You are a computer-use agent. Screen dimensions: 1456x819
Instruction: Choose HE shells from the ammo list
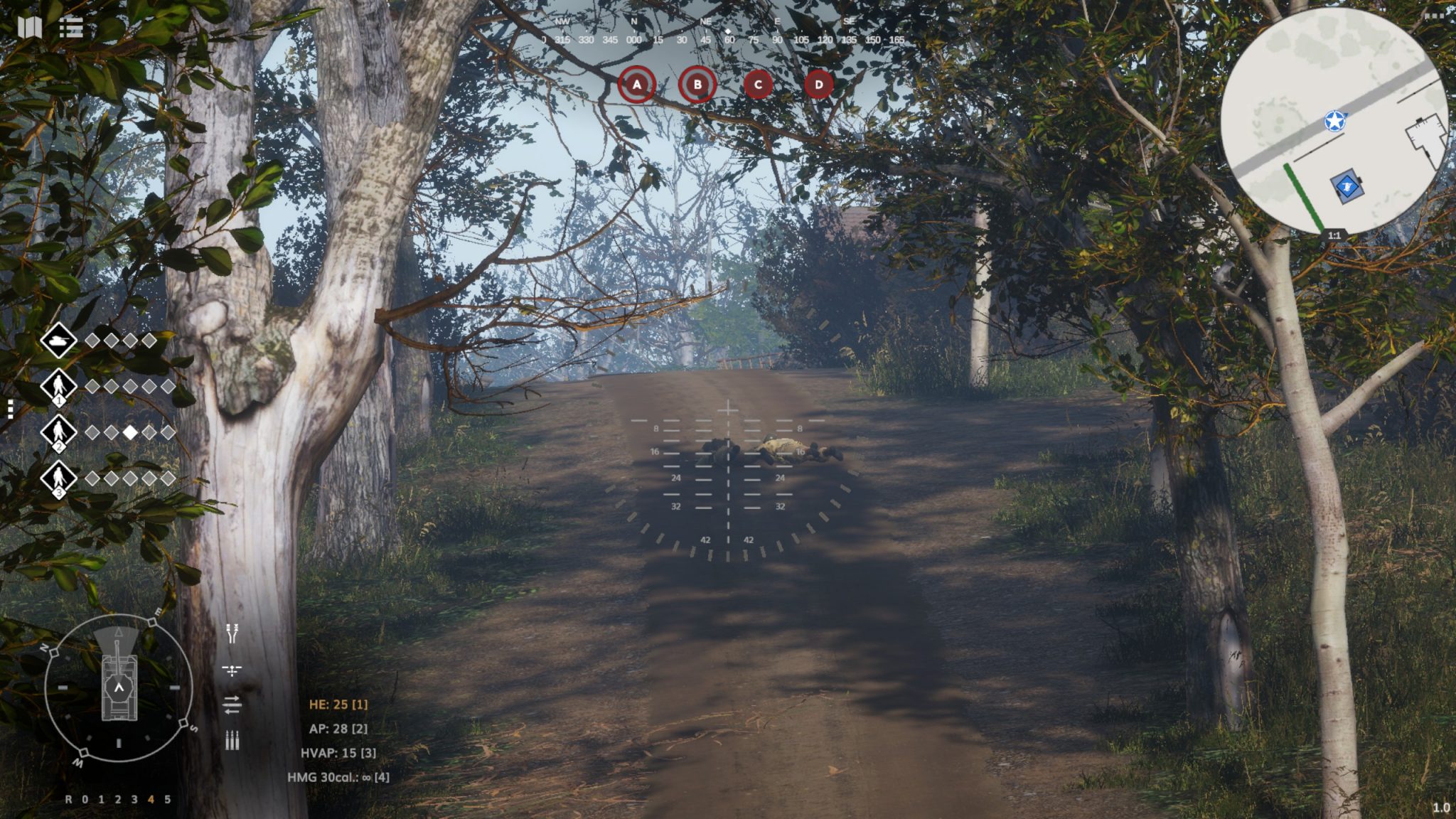(x=338, y=705)
